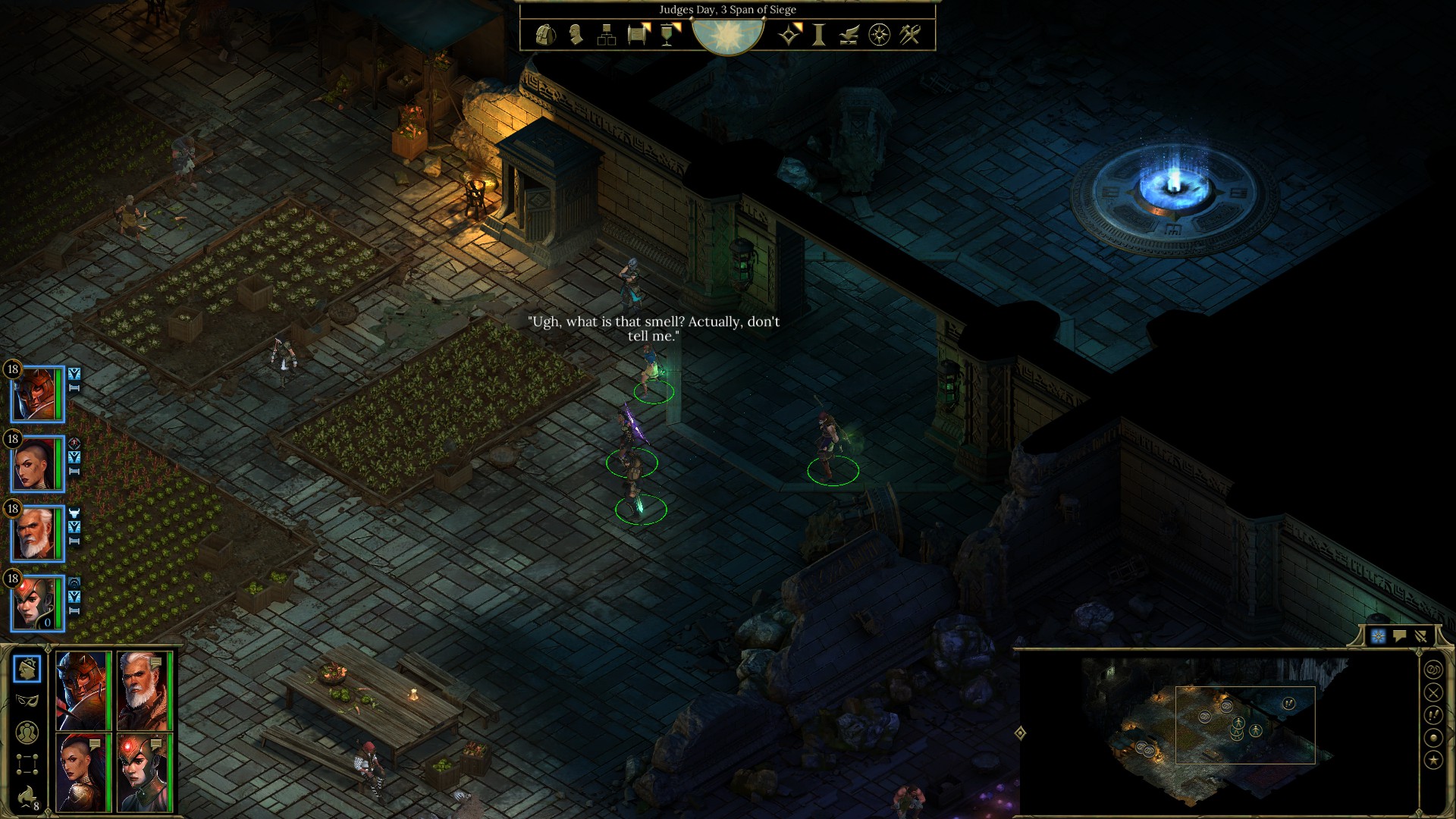Select all party members icon
The image size is (1456, 819).
click(27, 733)
